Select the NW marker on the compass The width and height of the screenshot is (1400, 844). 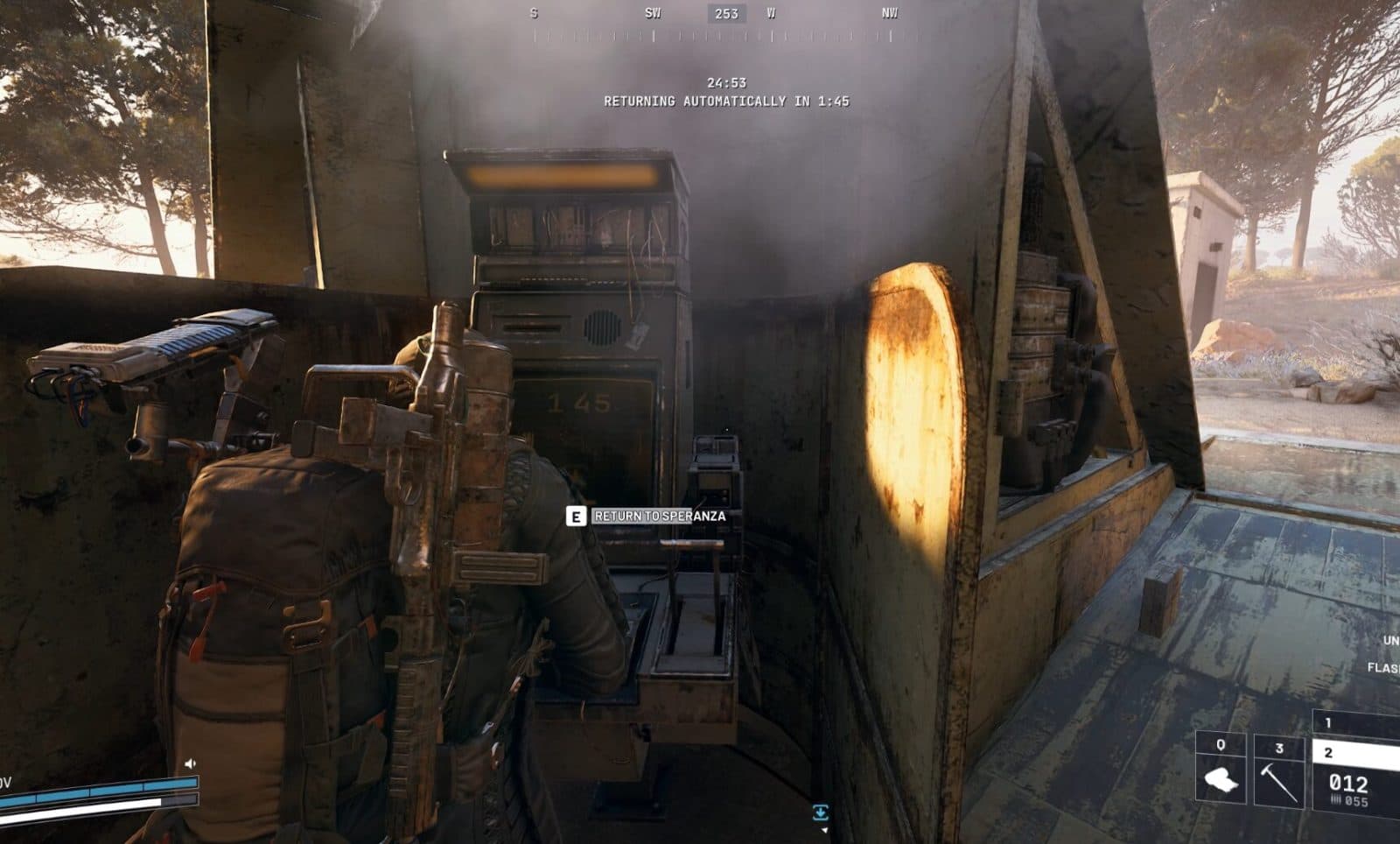point(885,14)
